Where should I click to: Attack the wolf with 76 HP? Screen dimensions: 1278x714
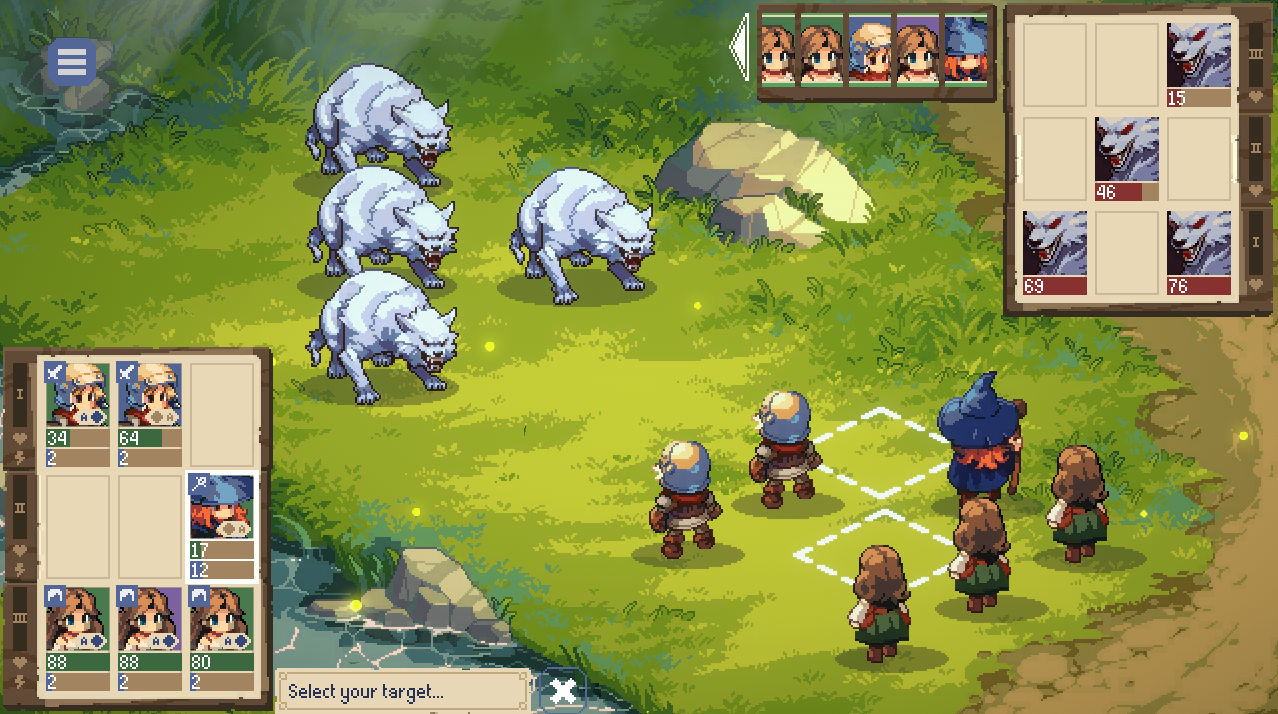click(x=1199, y=253)
